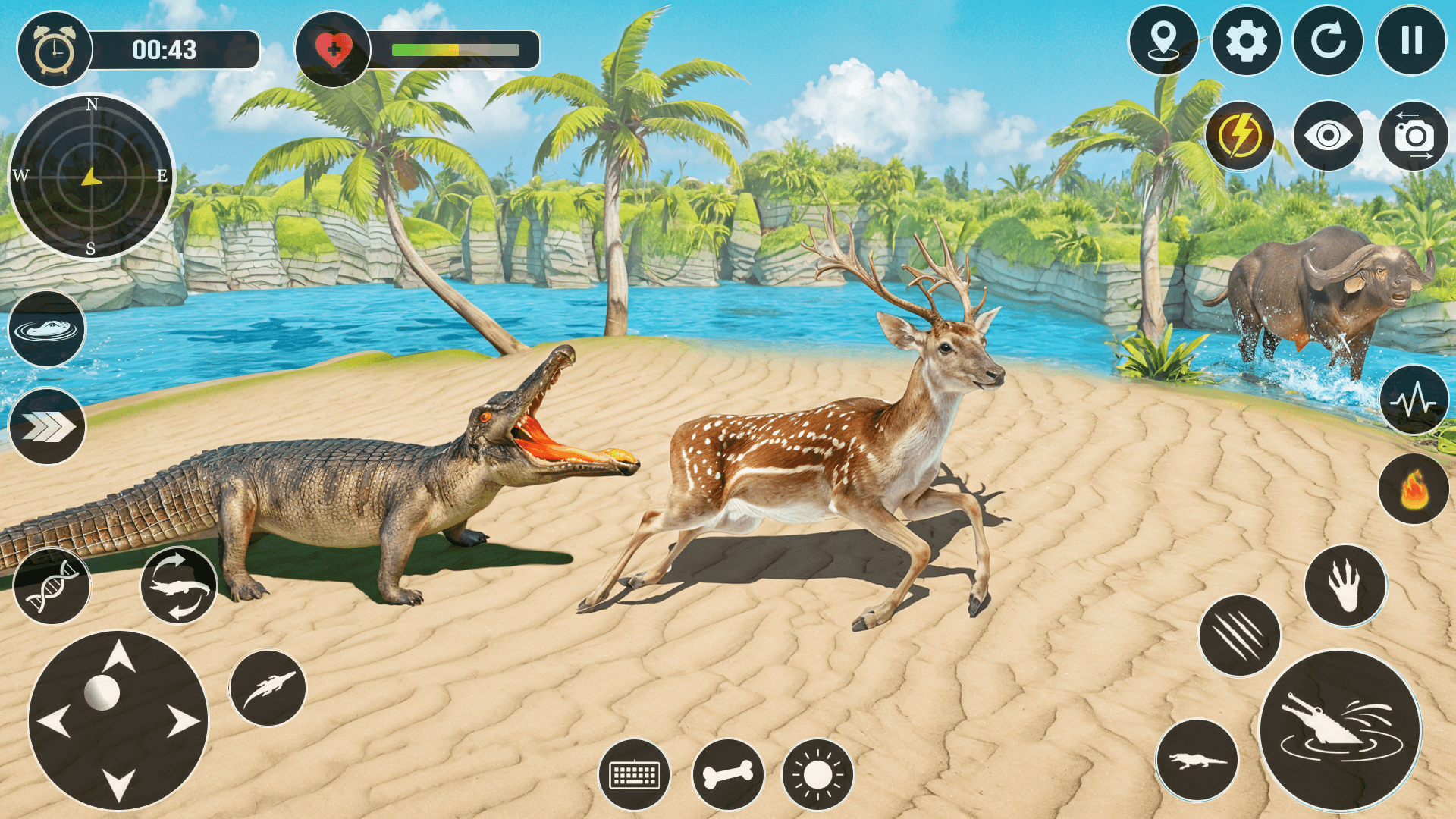Select the crocodile swim ability icon
The height and width of the screenshot is (819, 1456).
click(47, 331)
